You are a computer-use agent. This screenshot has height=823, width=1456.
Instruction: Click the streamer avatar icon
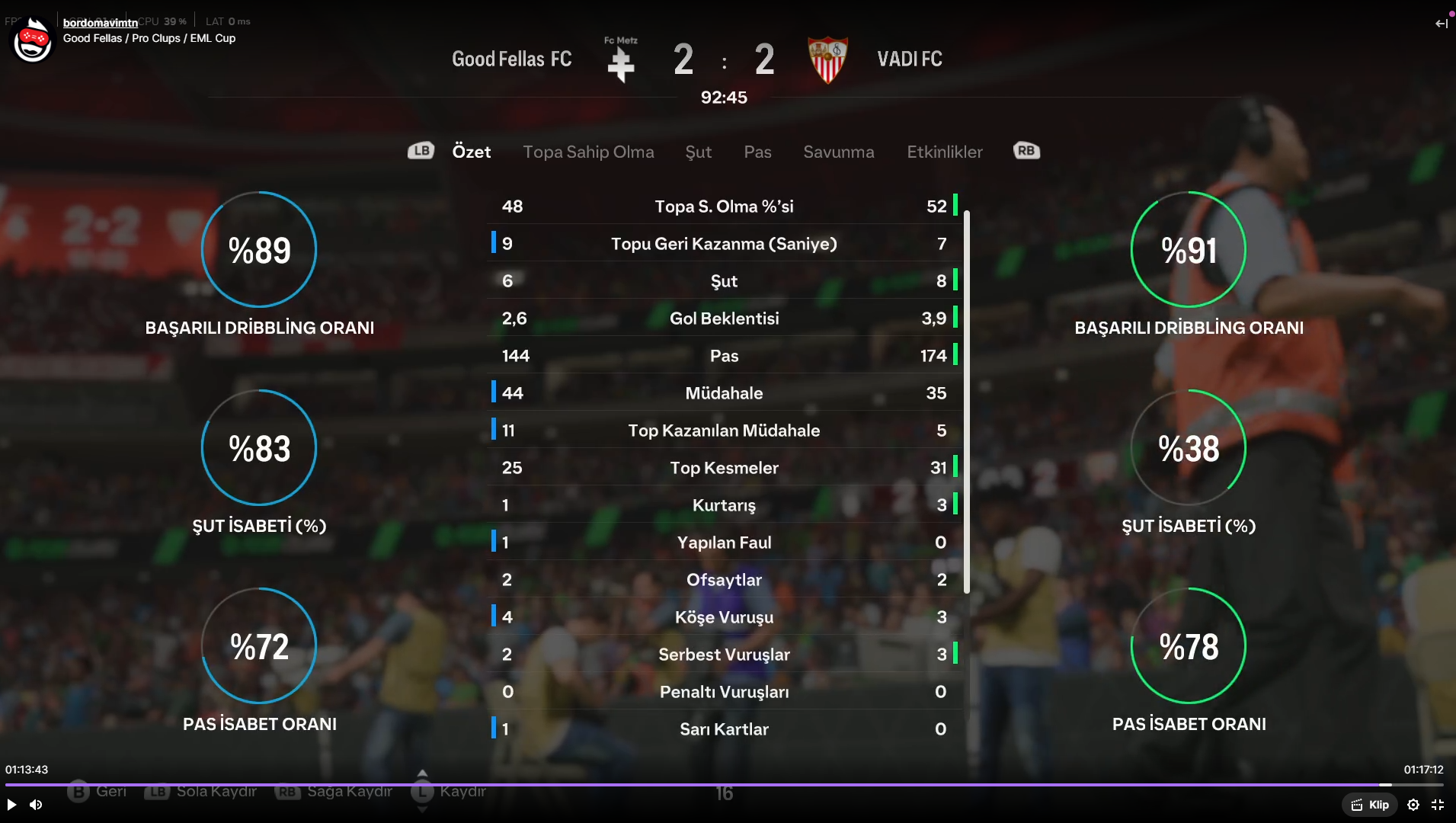32,40
